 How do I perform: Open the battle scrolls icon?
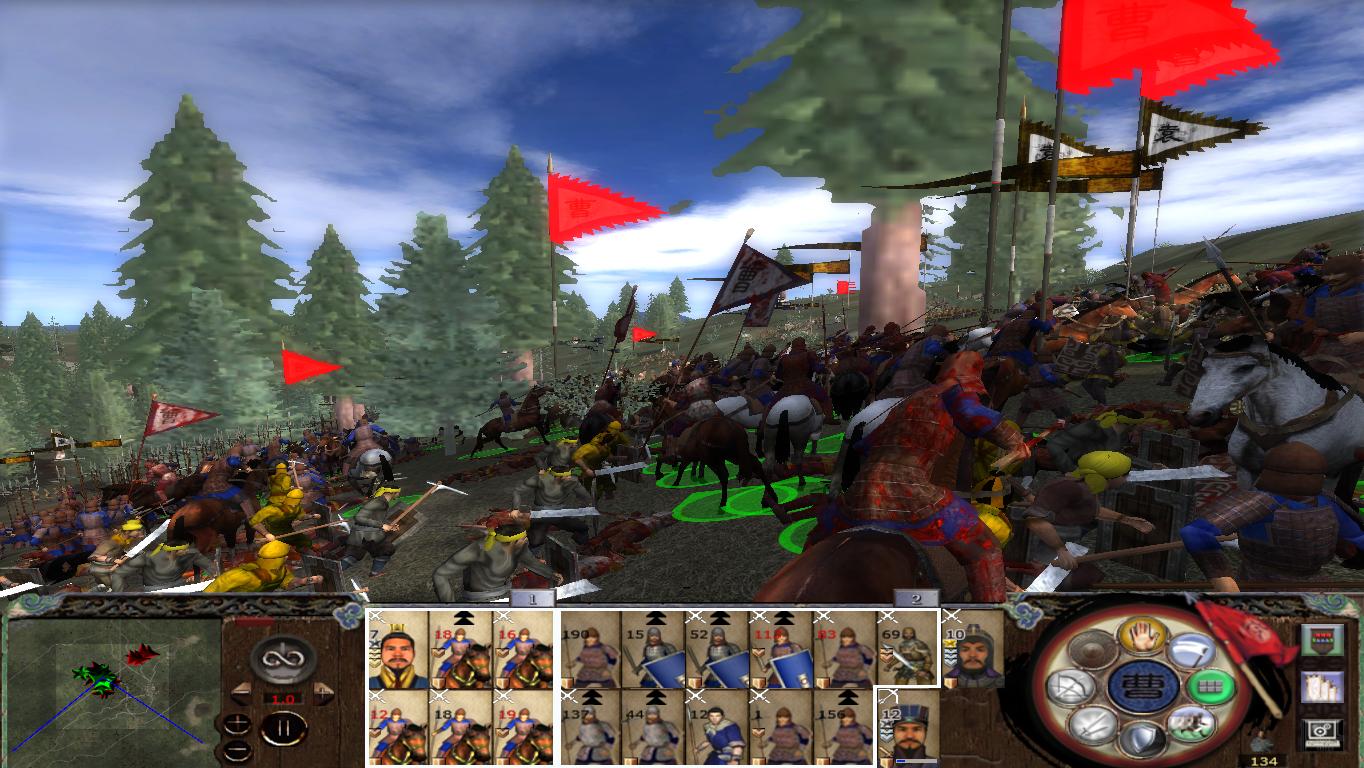(1322, 687)
